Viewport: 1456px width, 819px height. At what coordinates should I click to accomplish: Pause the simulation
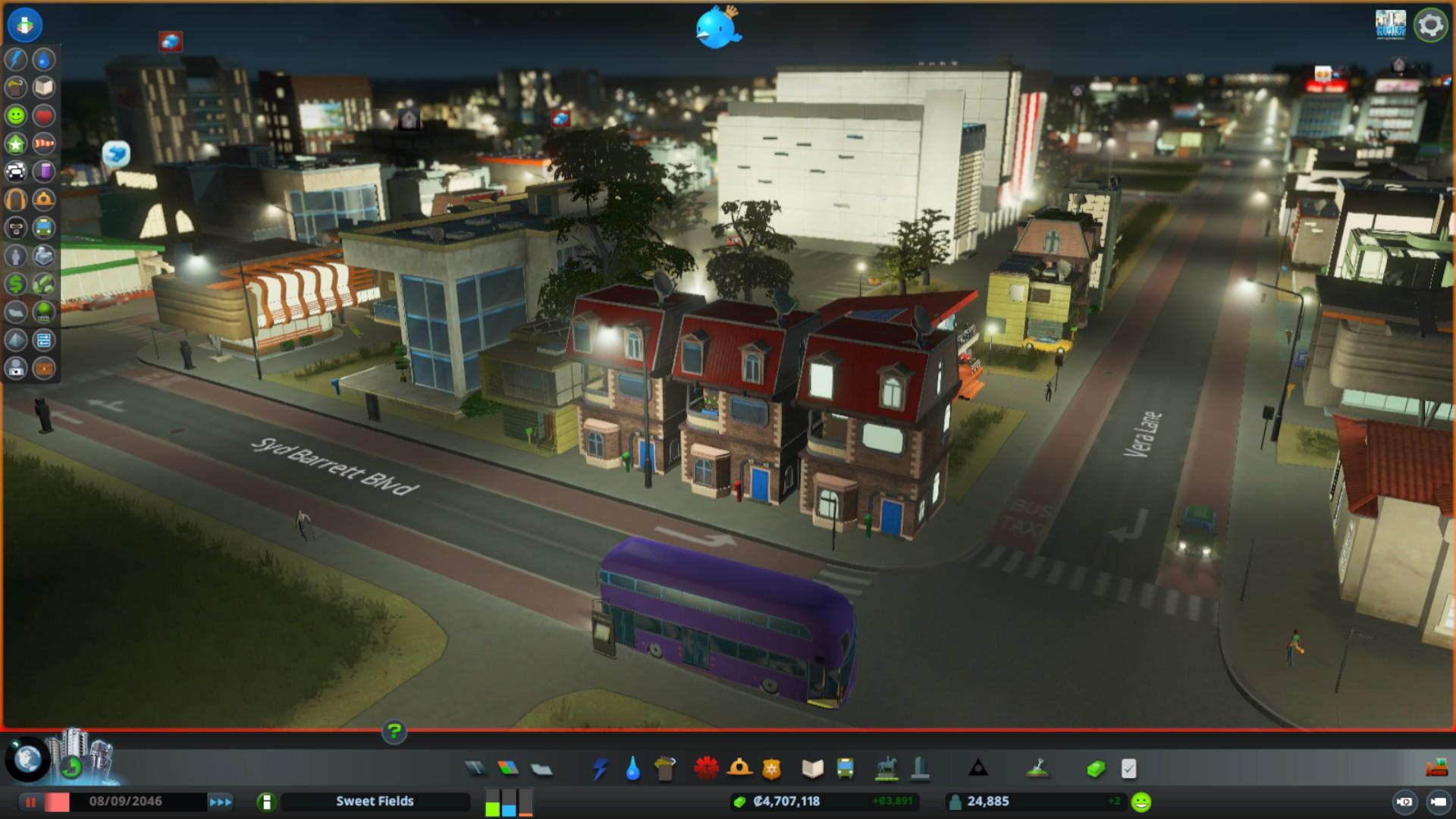tap(31, 802)
